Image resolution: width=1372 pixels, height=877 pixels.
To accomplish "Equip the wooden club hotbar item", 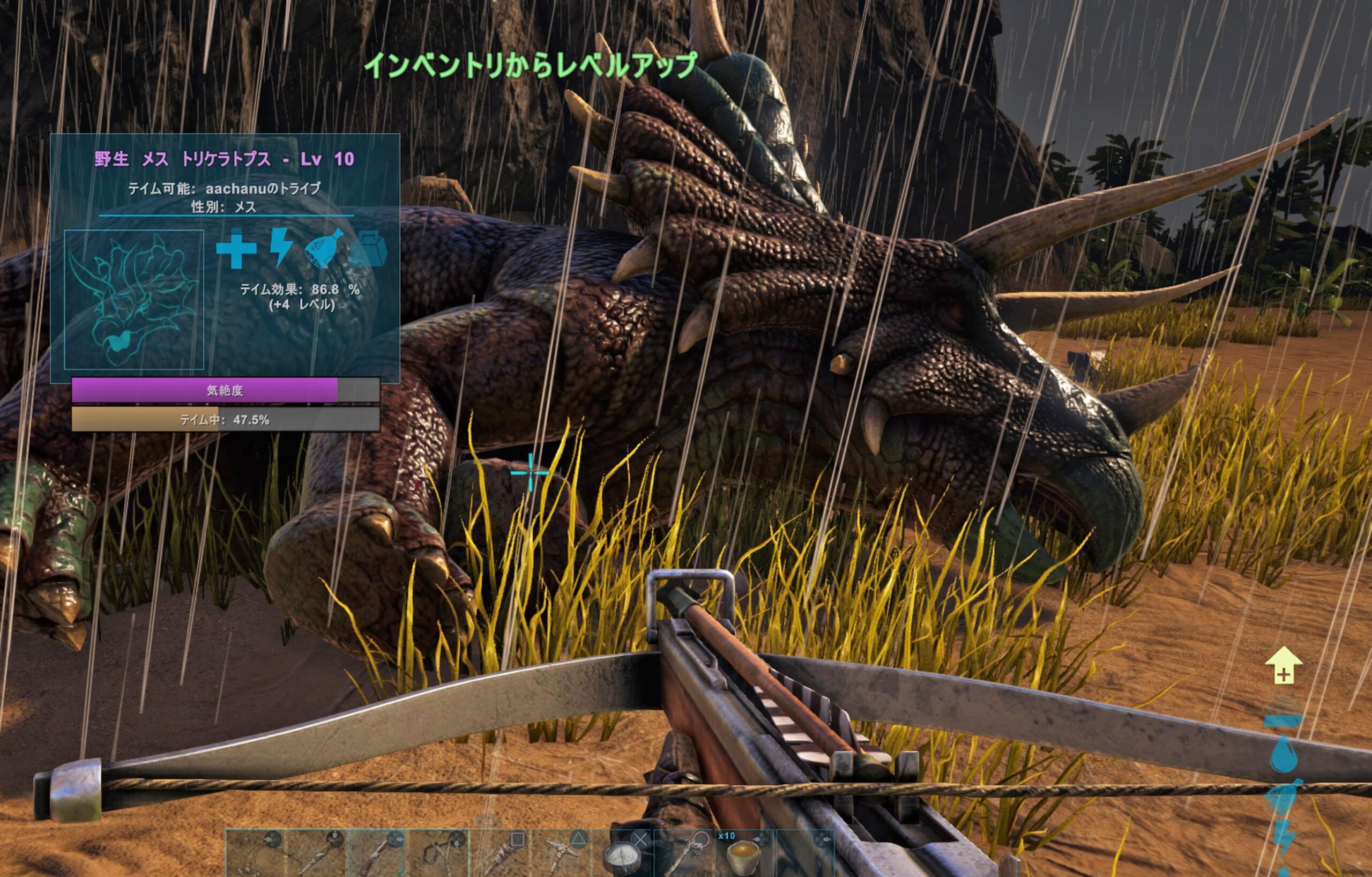I will (502, 853).
